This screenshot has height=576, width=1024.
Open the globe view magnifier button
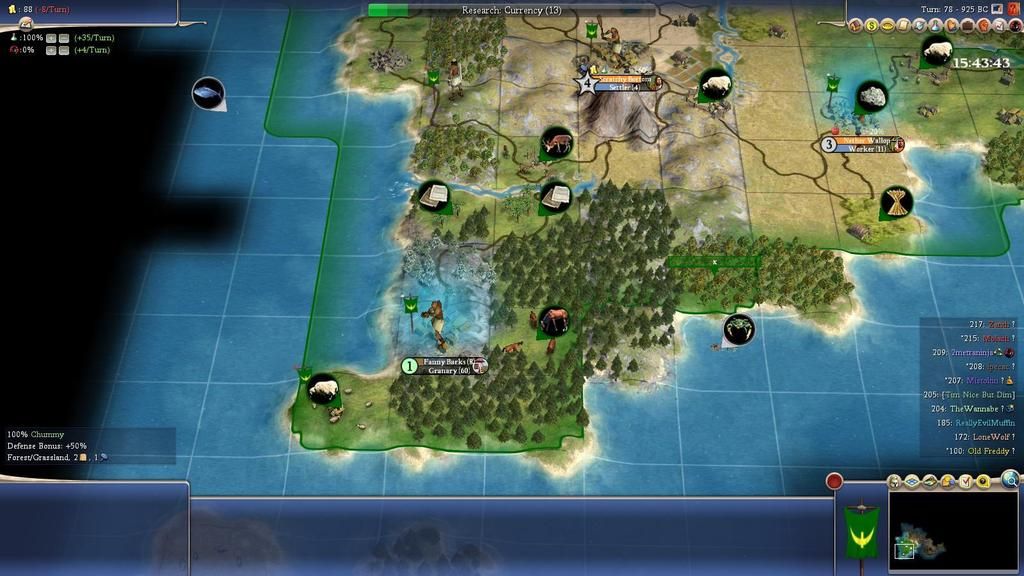pos(1010,479)
